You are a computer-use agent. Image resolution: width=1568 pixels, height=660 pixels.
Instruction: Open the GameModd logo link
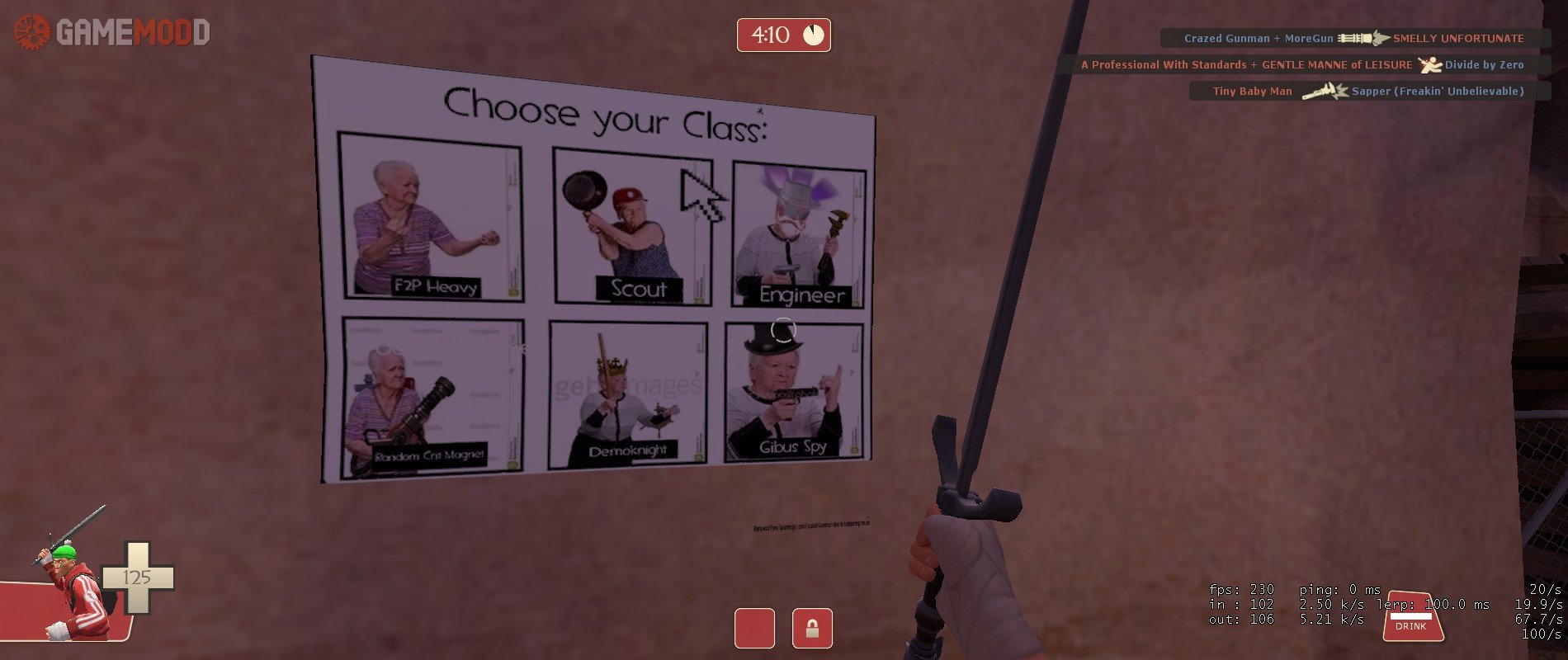112,32
